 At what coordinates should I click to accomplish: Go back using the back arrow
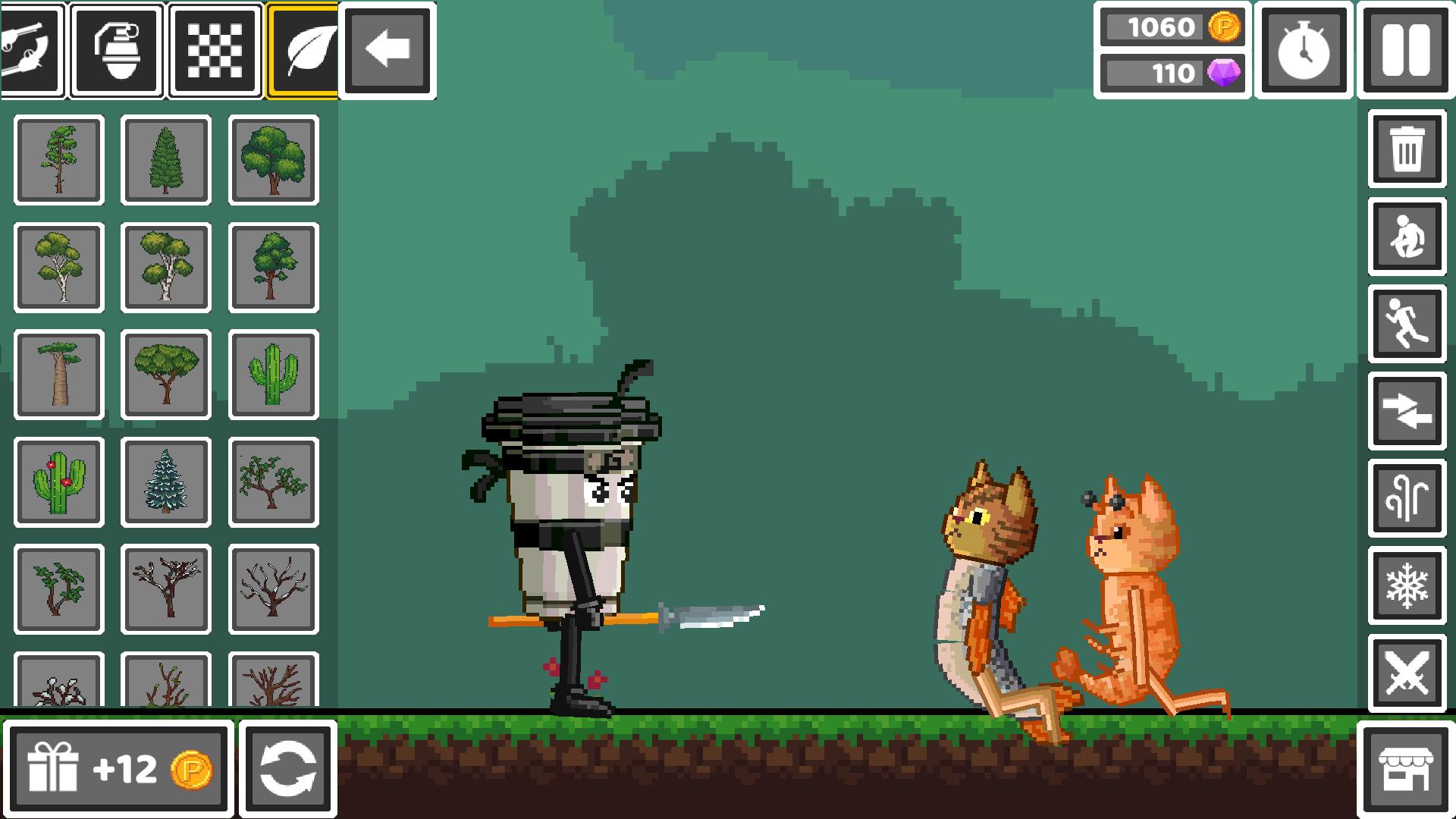pos(387,51)
